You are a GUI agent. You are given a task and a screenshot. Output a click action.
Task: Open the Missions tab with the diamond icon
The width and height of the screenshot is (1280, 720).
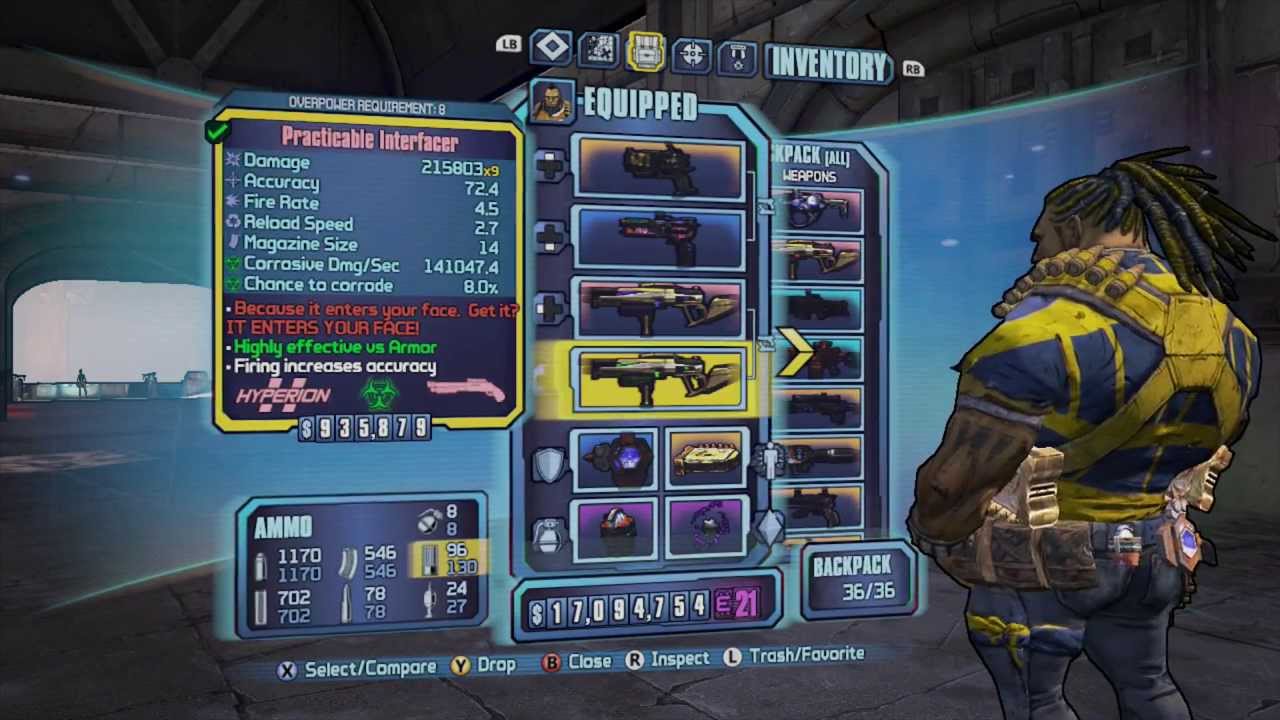point(551,48)
